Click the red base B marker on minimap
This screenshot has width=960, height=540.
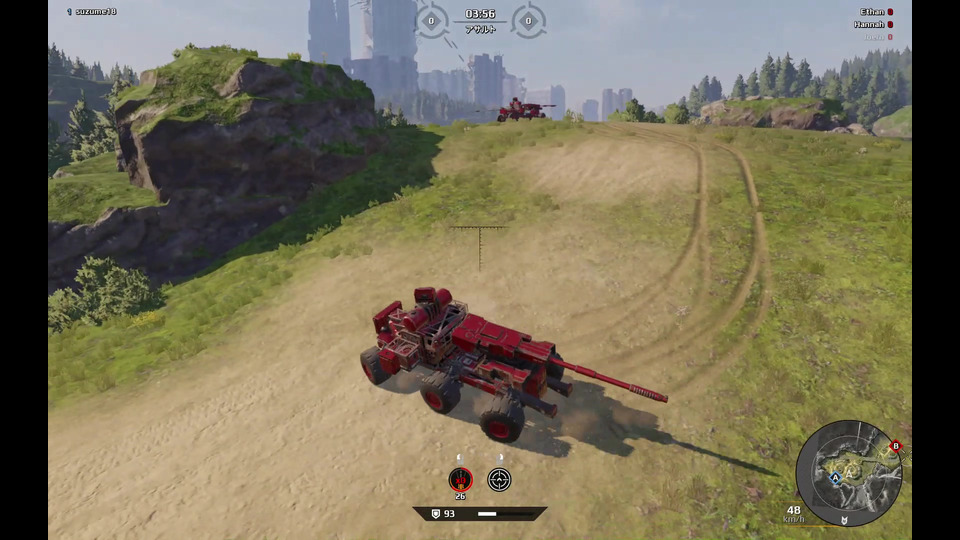895,446
